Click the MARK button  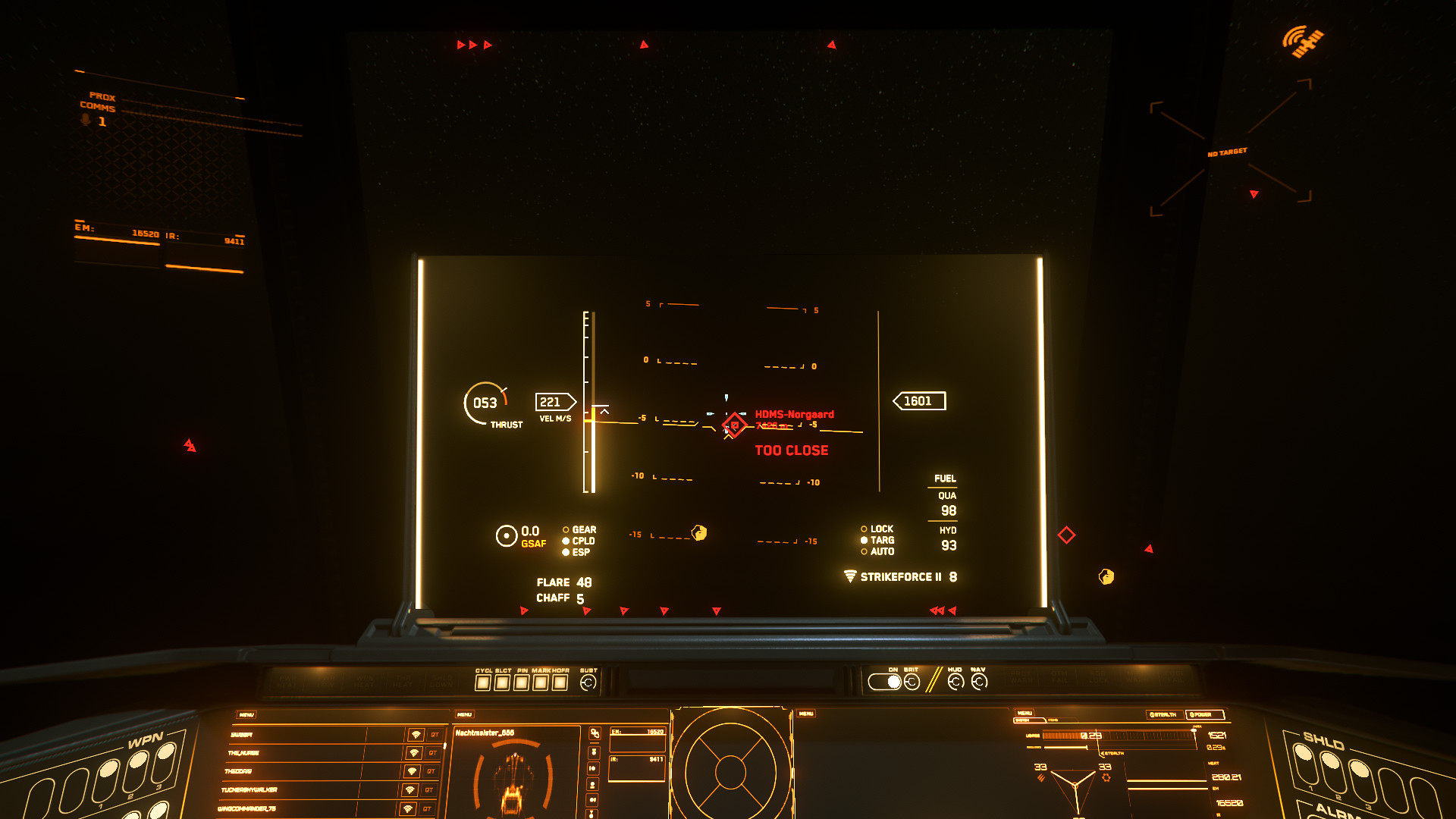(541, 682)
